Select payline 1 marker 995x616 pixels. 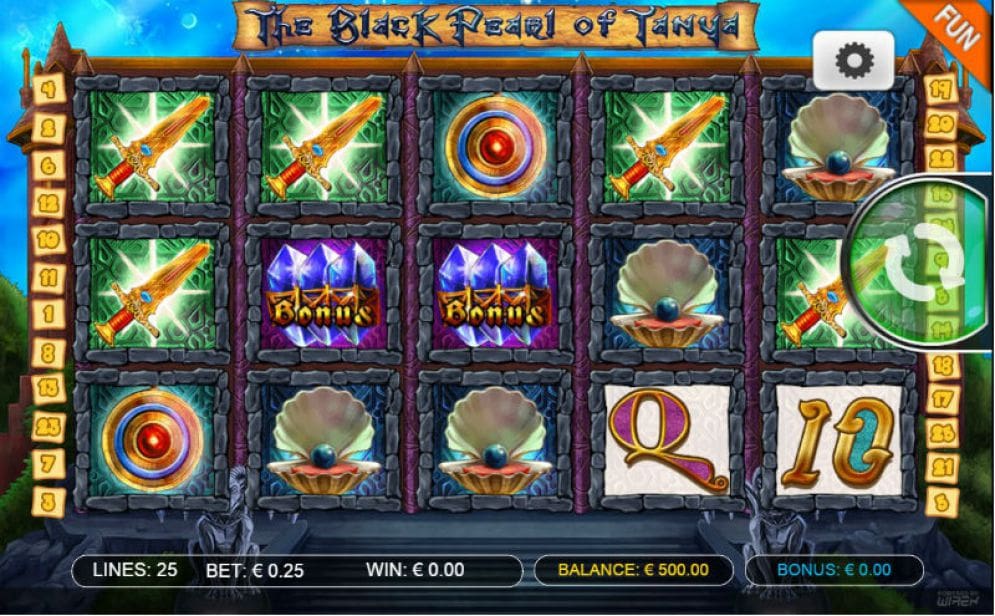click(x=47, y=314)
